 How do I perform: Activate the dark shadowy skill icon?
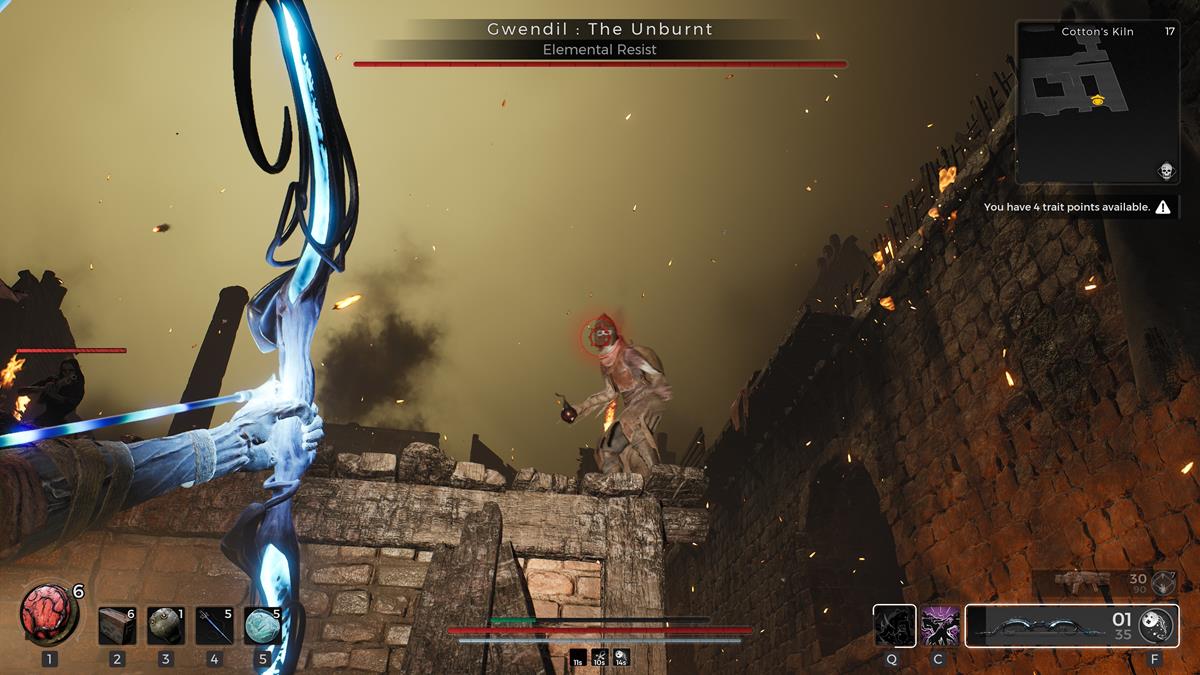click(x=894, y=626)
